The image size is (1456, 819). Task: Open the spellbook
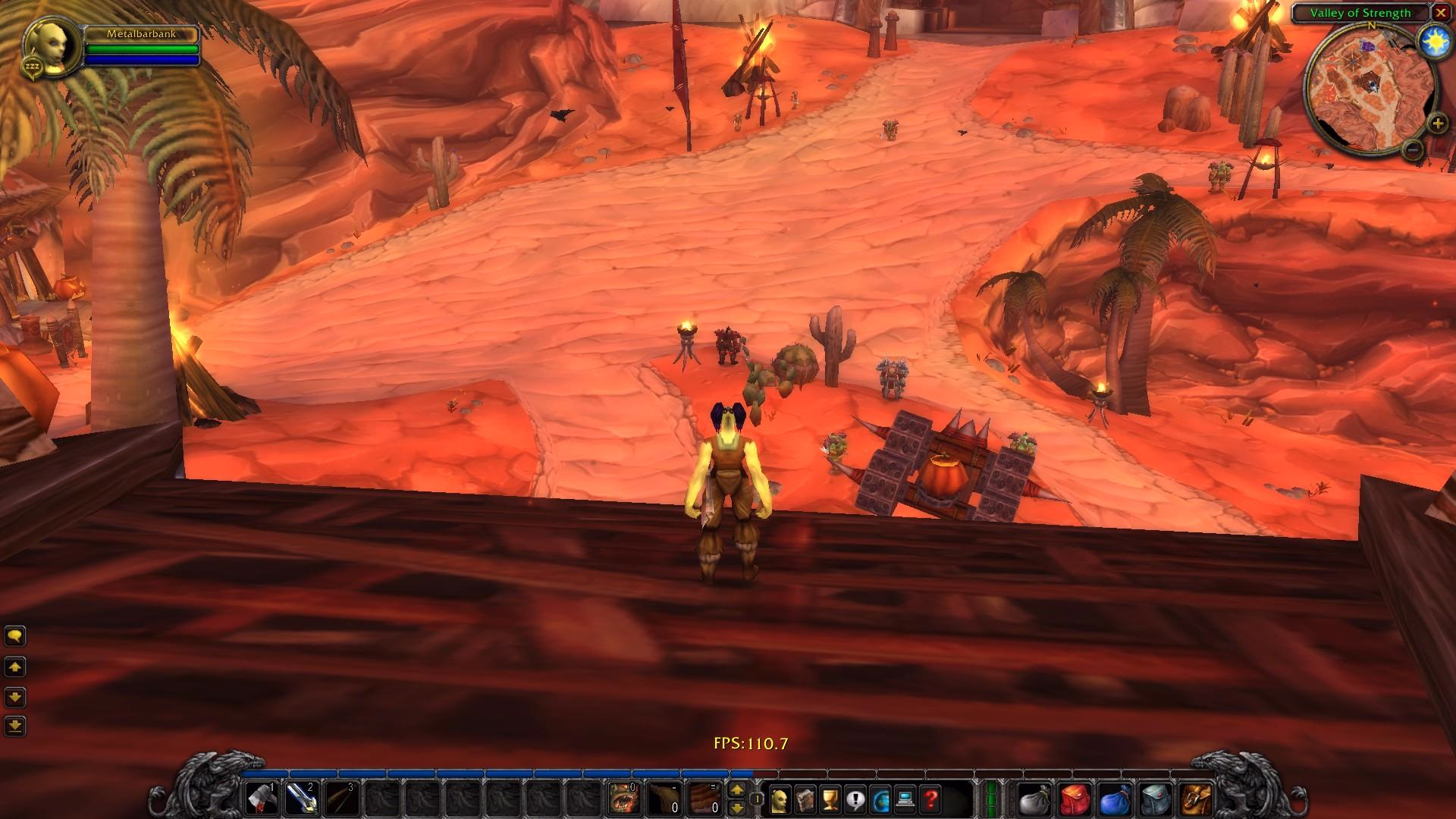click(805, 799)
